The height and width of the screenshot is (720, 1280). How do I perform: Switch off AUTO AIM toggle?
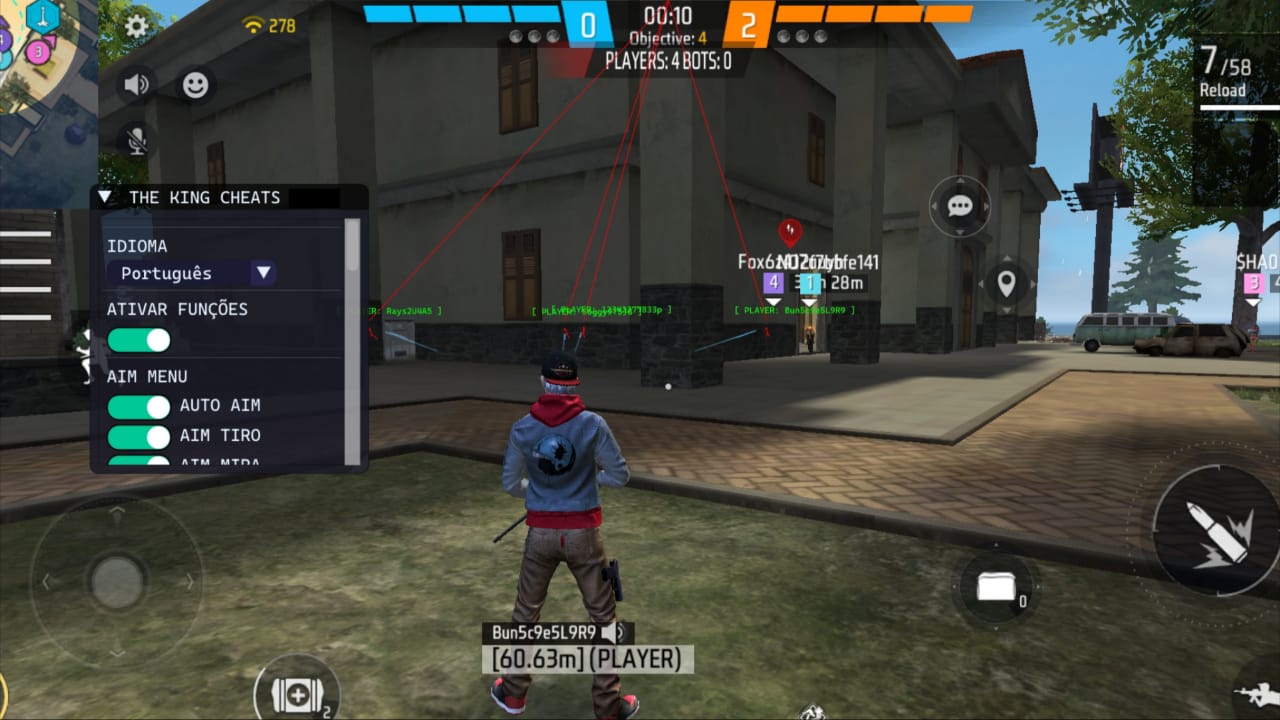point(139,406)
